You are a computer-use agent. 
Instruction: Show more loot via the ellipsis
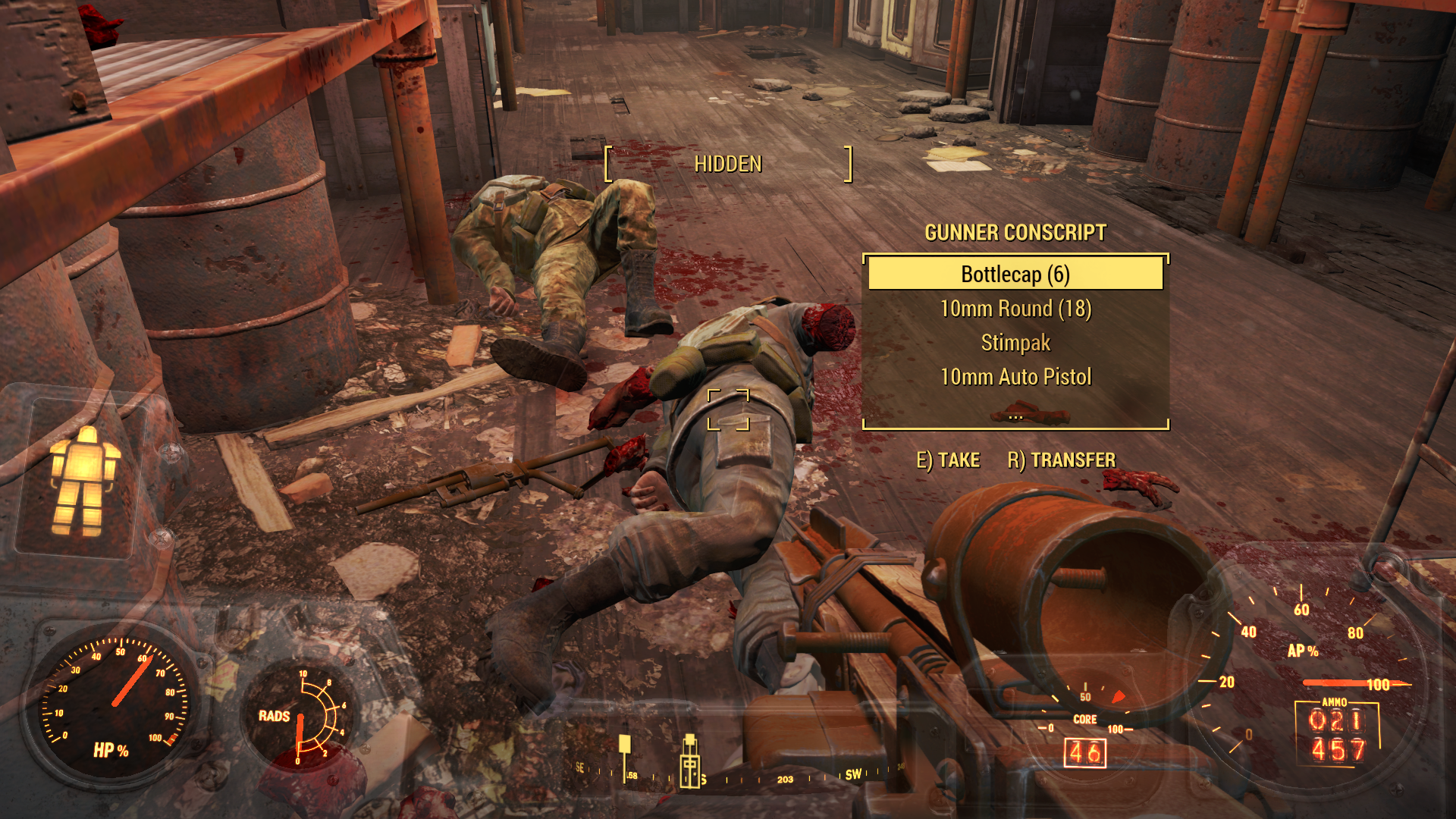tap(1015, 416)
